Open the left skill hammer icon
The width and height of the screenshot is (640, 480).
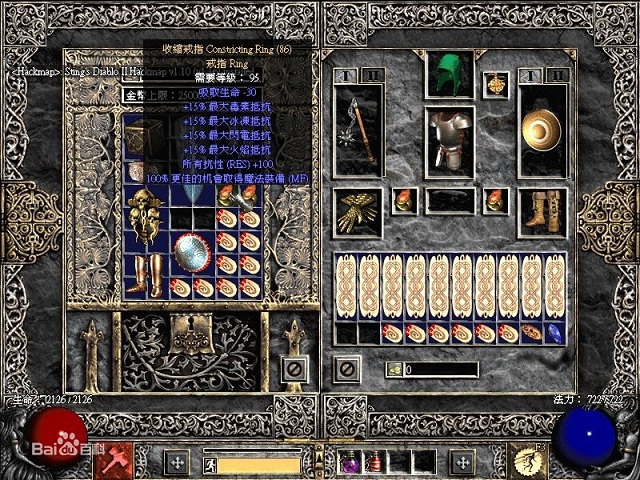(x=119, y=461)
